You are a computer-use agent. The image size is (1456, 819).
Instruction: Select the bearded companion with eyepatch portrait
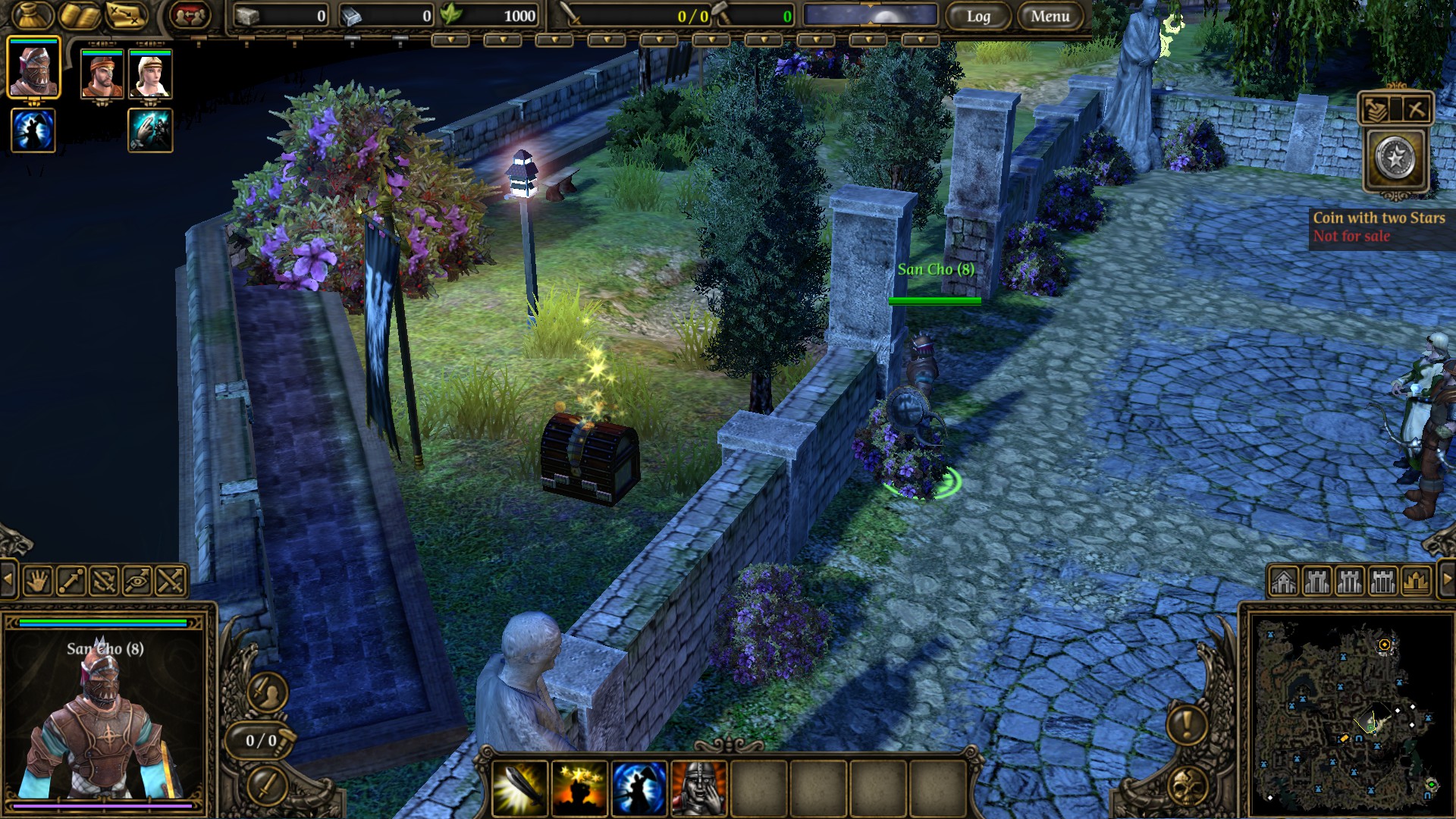tap(102, 74)
